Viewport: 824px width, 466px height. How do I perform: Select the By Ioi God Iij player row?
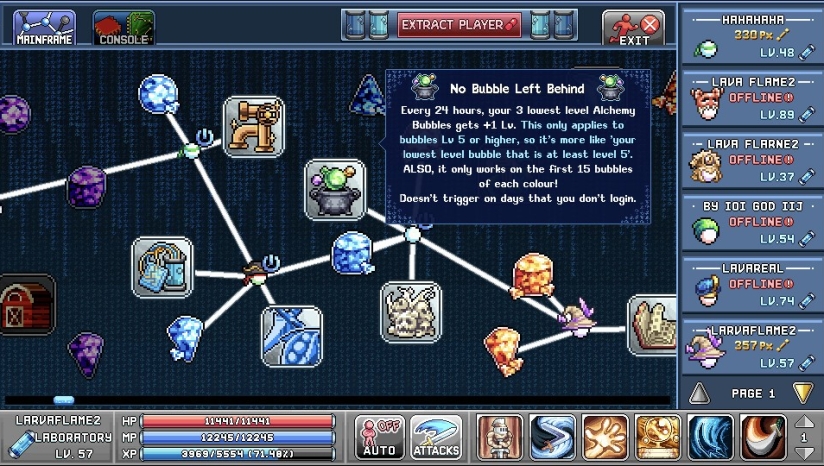(x=750, y=222)
